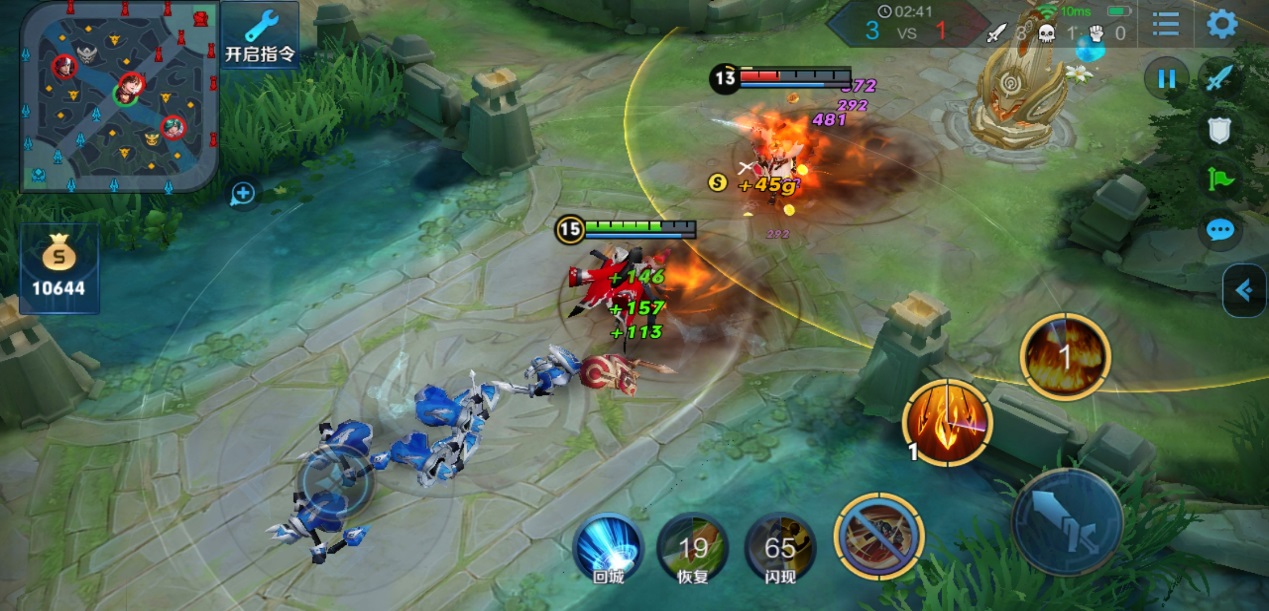Collapse the side panel with the arrow

(1245, 290)
